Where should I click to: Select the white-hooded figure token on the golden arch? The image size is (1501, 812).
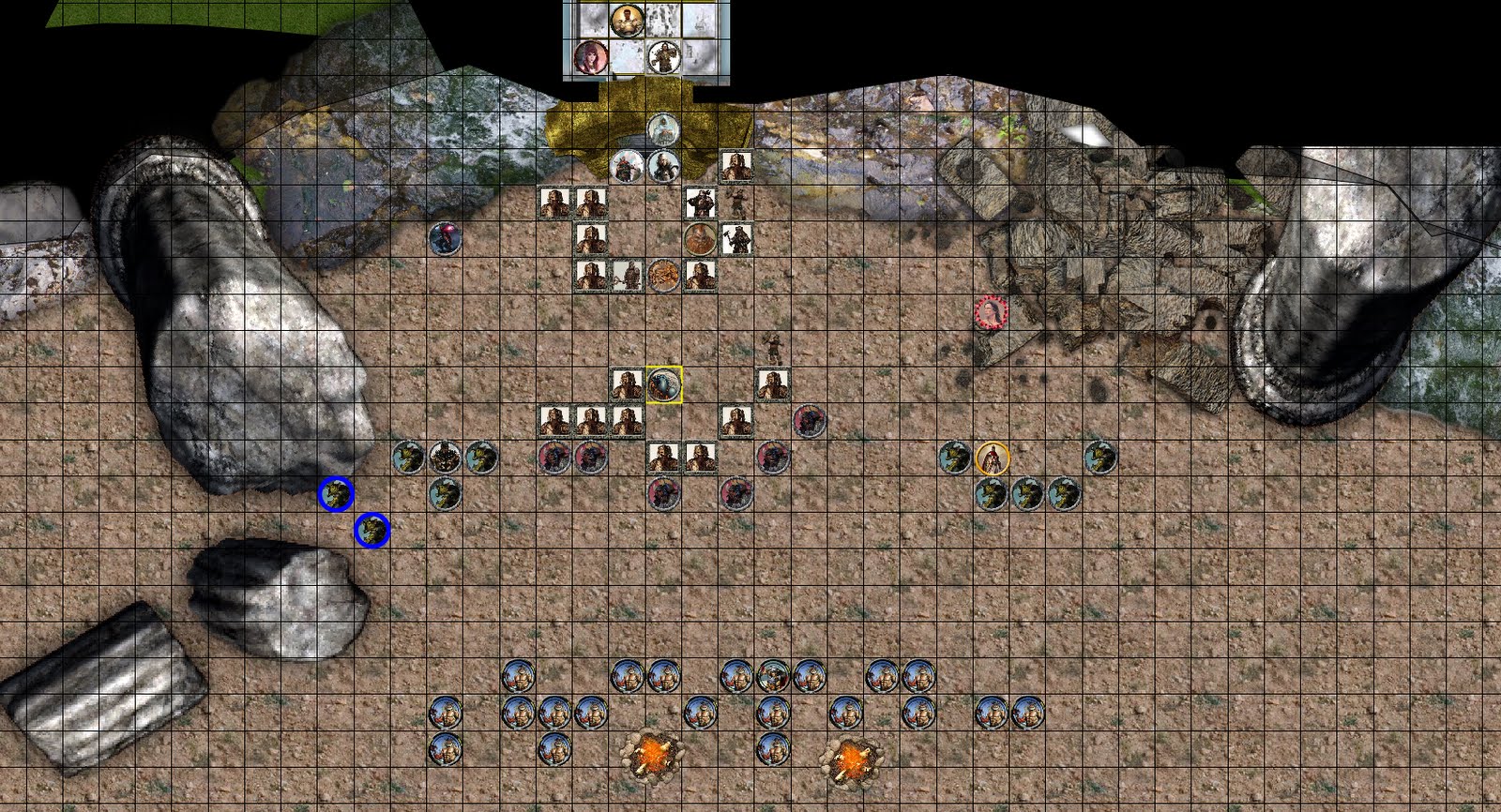[663, 128]
